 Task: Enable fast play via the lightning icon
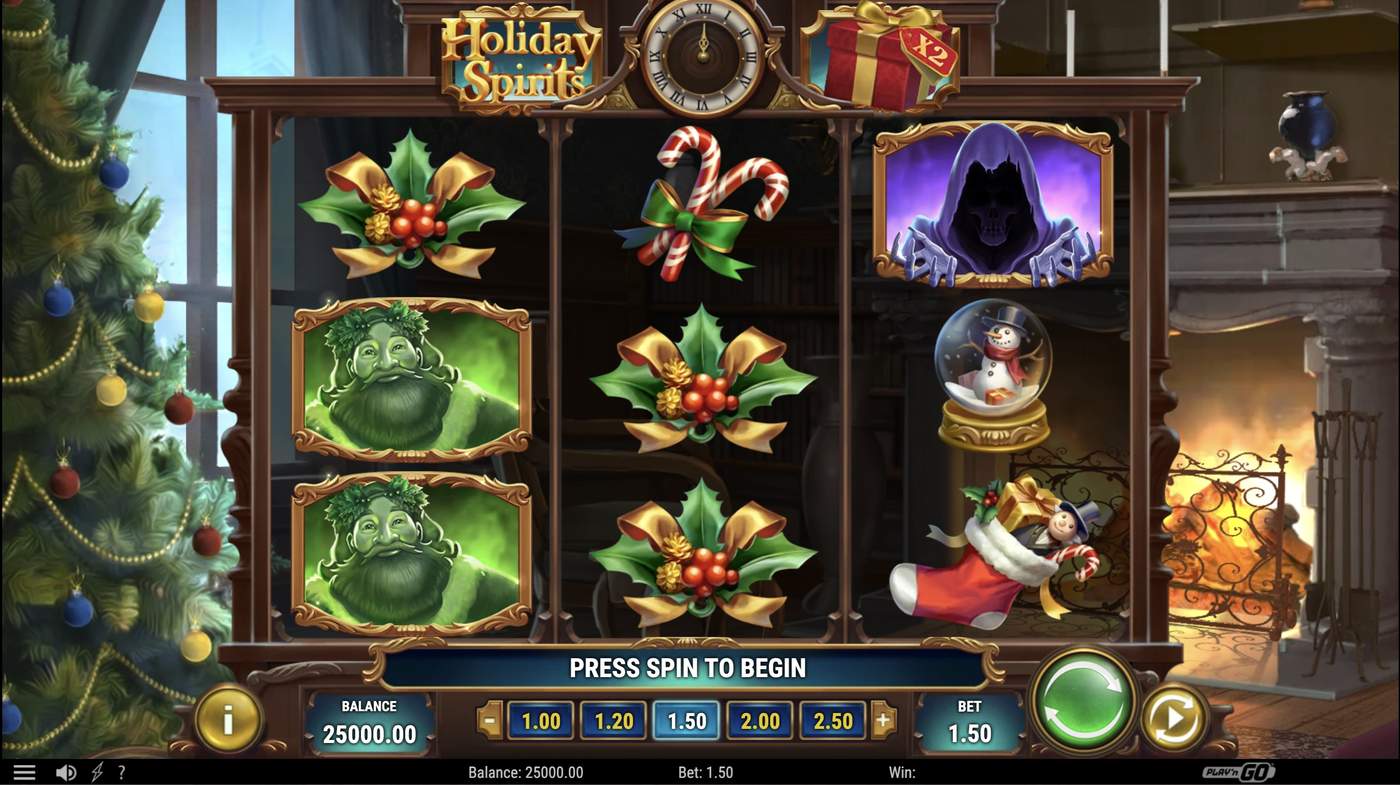point(95,771)
